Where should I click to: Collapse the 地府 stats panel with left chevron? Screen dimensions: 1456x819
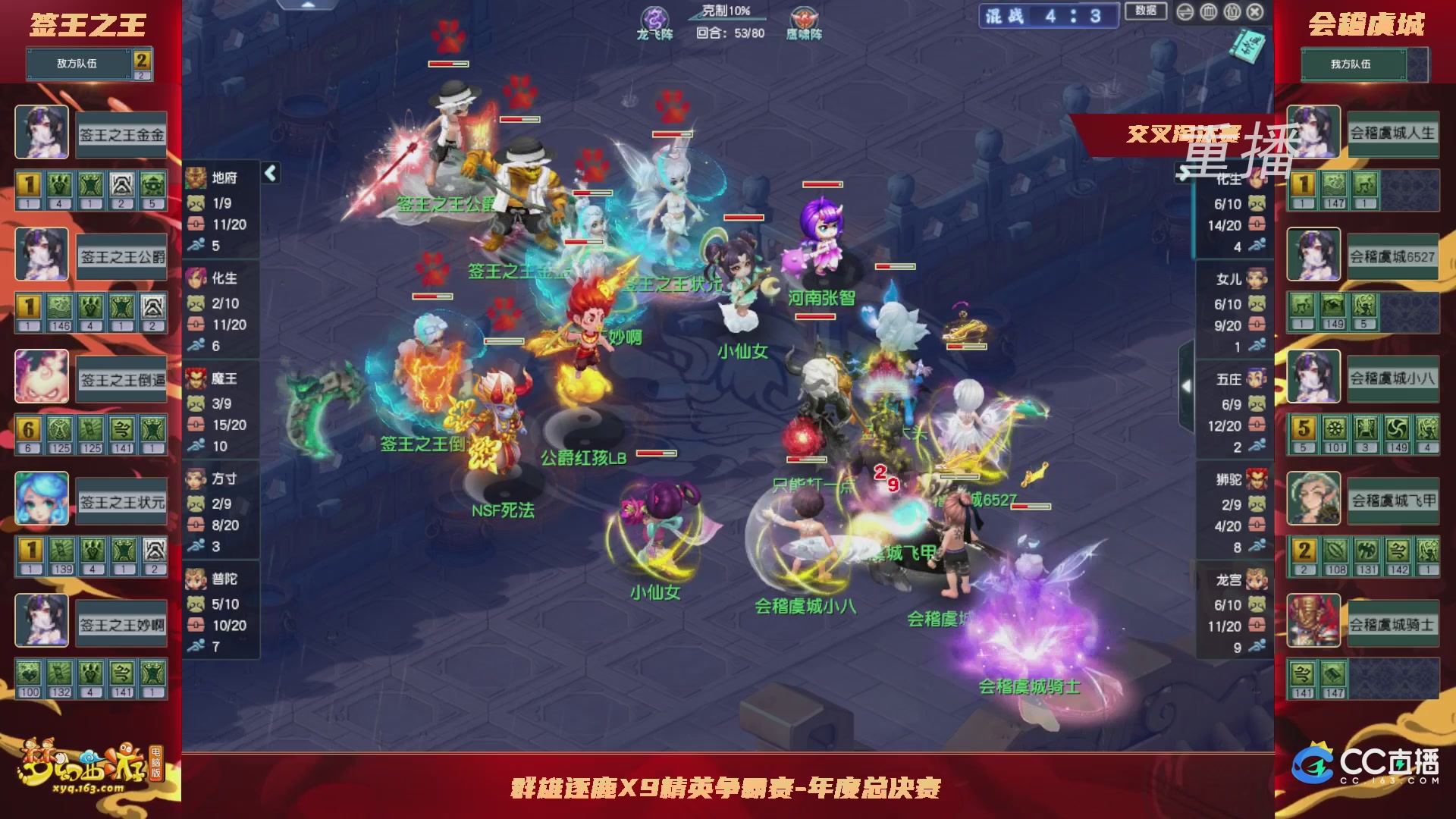click(x=269, y=172)
